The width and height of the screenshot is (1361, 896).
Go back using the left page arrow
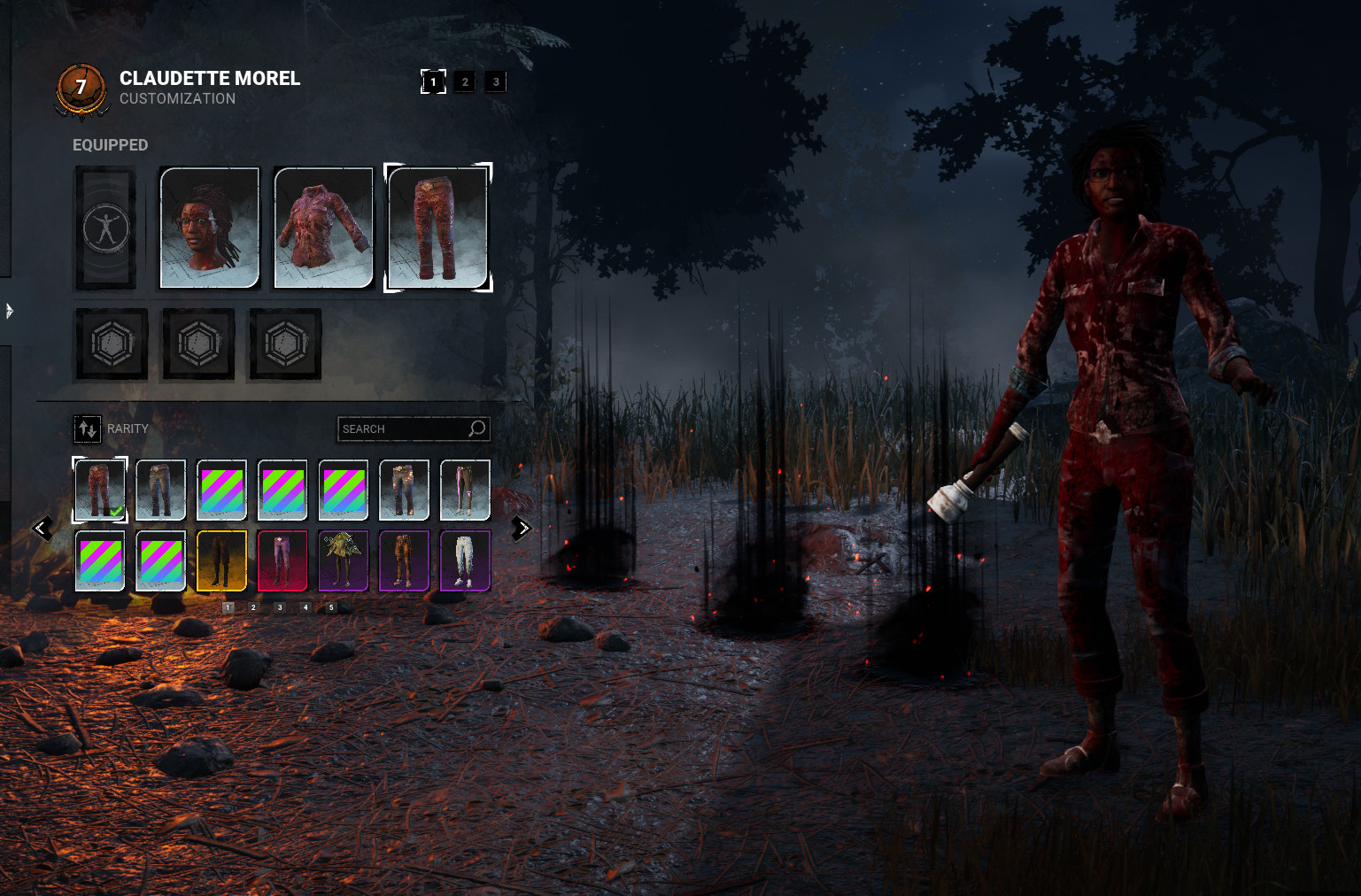tap(42, 528)
